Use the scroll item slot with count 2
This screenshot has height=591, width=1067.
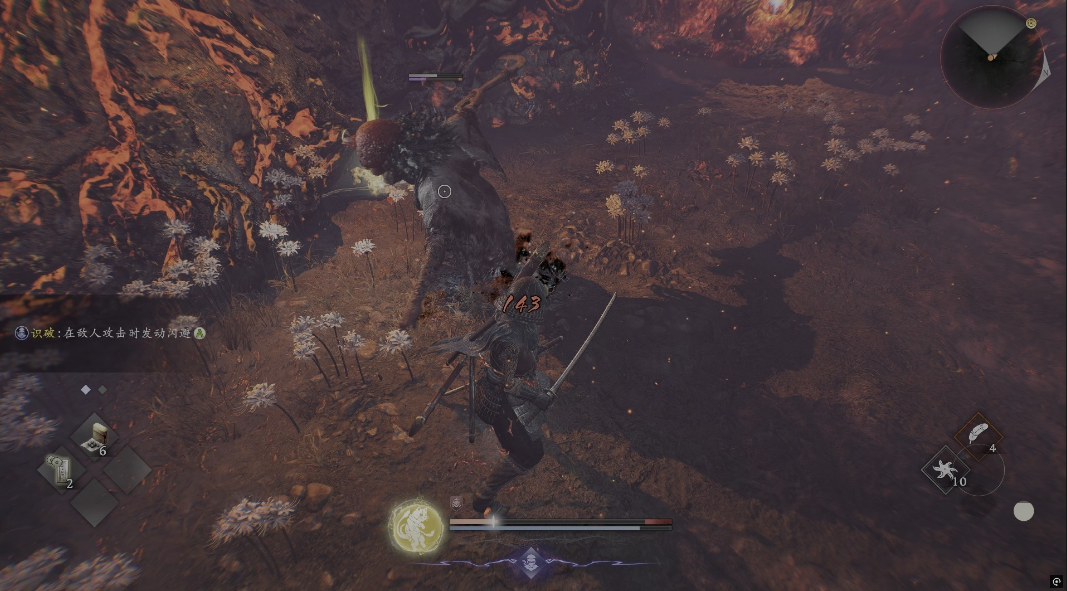coord(59,470)
